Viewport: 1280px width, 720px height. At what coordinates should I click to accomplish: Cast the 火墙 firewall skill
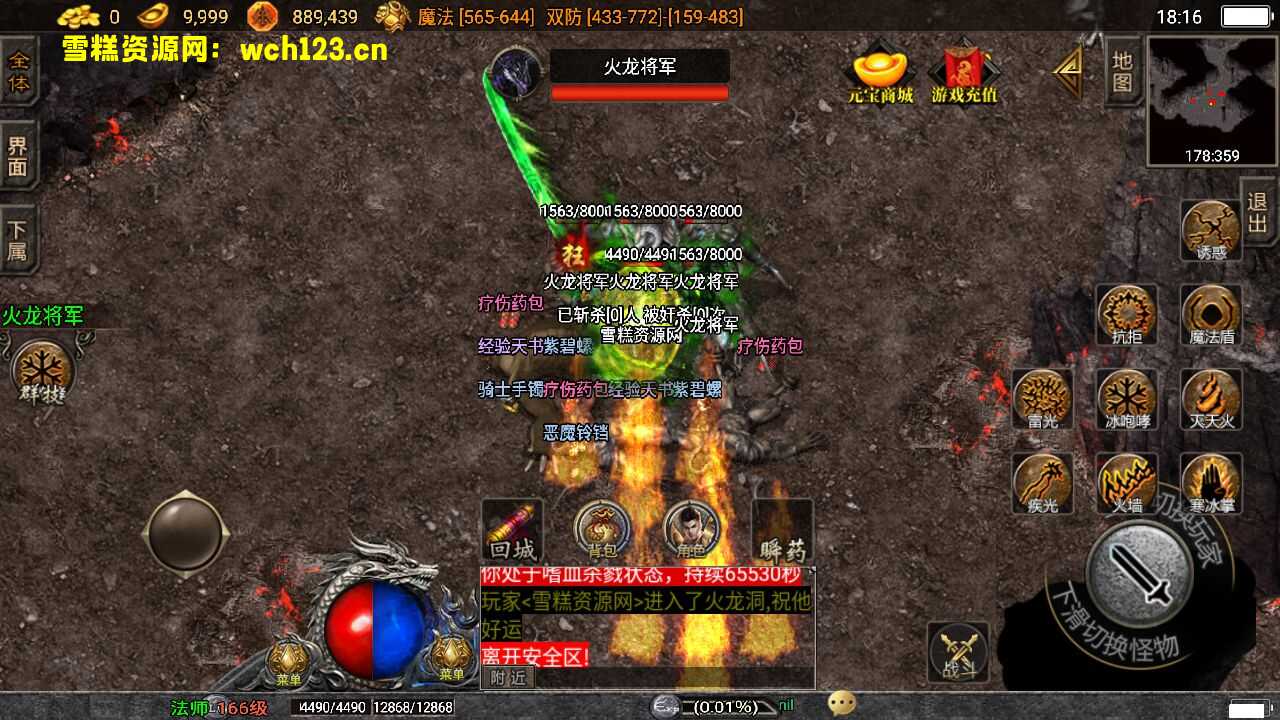click(x=1126, y=483)
